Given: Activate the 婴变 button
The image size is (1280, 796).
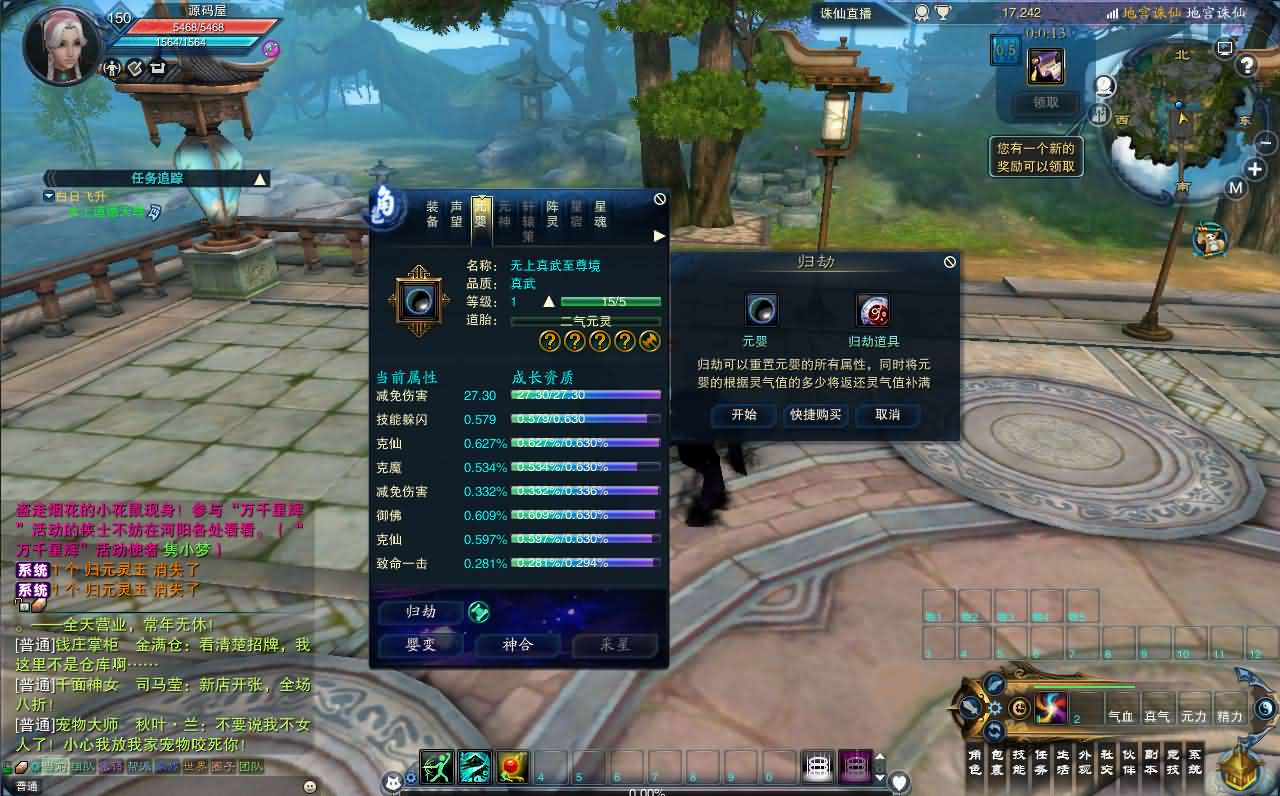Looking at the screenshot, I should pos(421,645).
